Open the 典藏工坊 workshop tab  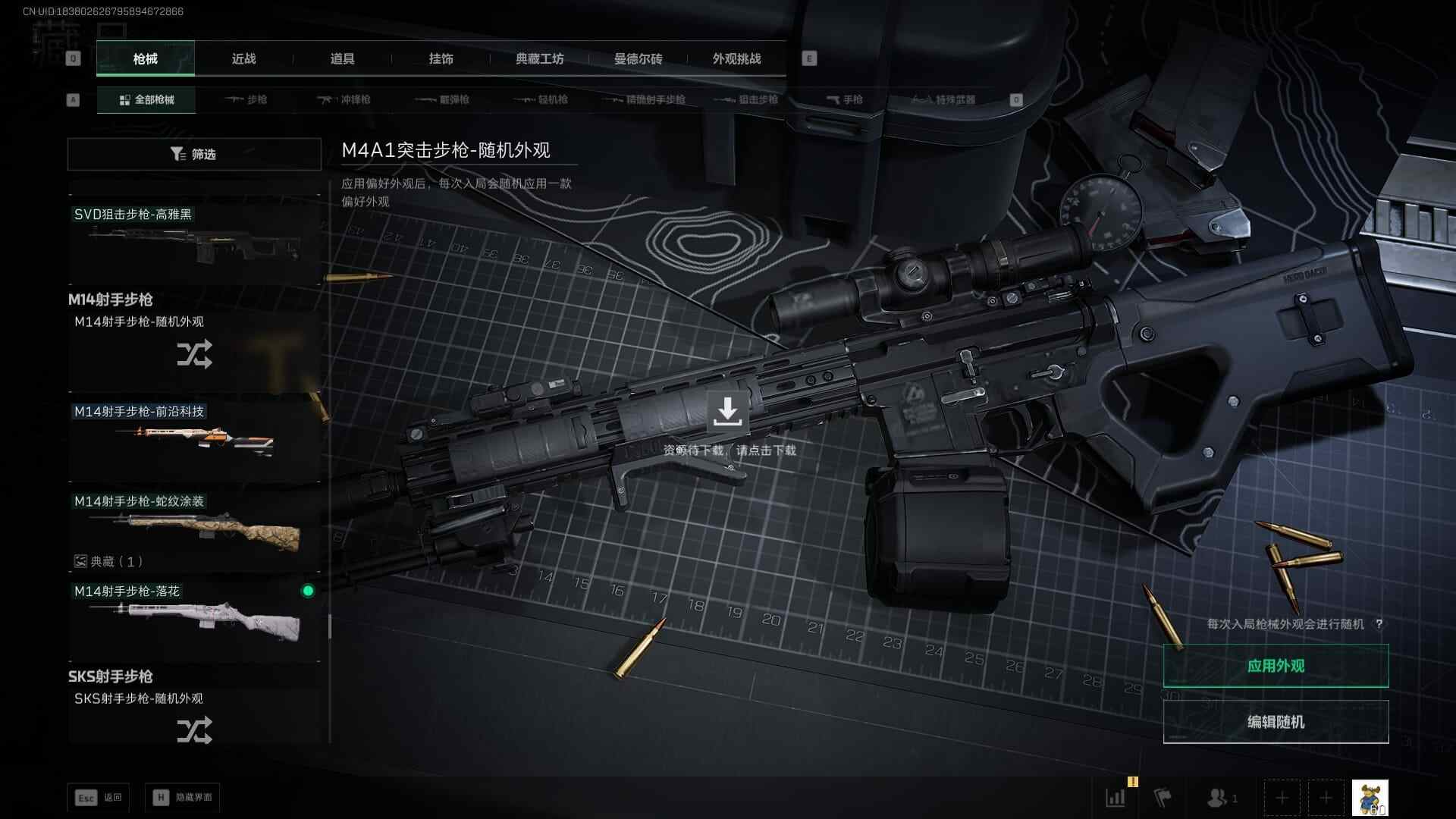(x=539, y=59)
